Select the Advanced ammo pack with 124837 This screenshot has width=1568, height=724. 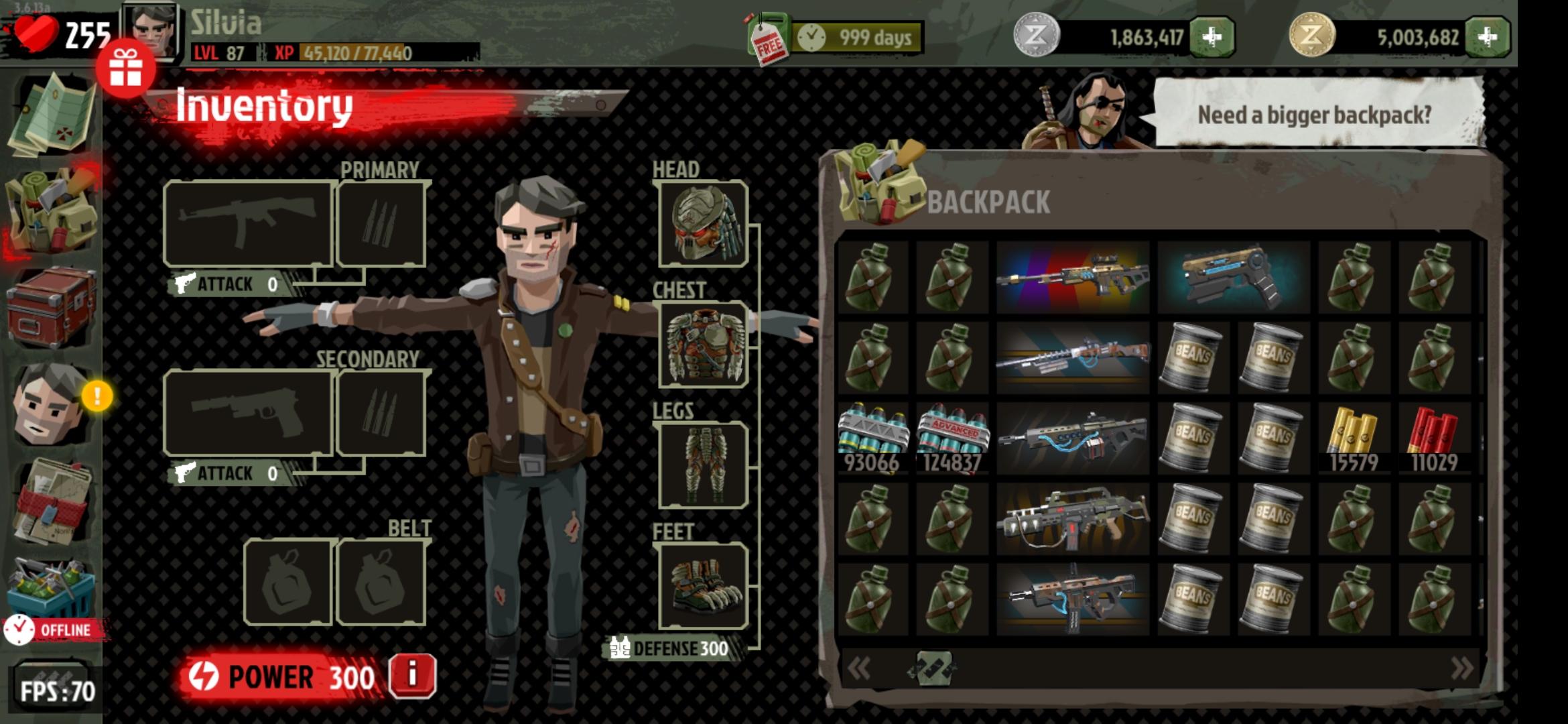tap(952, 438)
